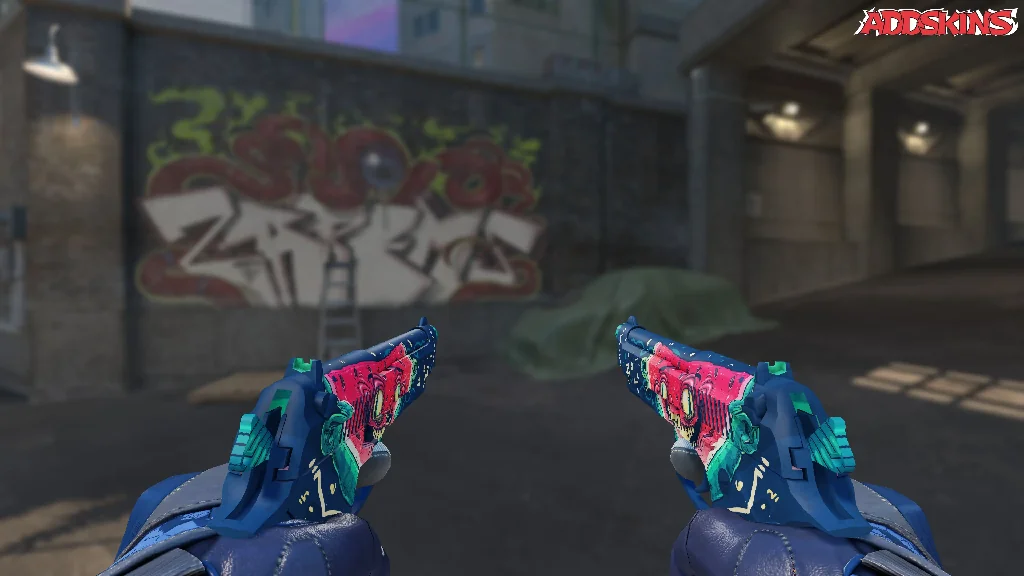Click the ADDSKINS logo watermark
The height and width of the screenshot is (576, 1024).
click(936, 22)
